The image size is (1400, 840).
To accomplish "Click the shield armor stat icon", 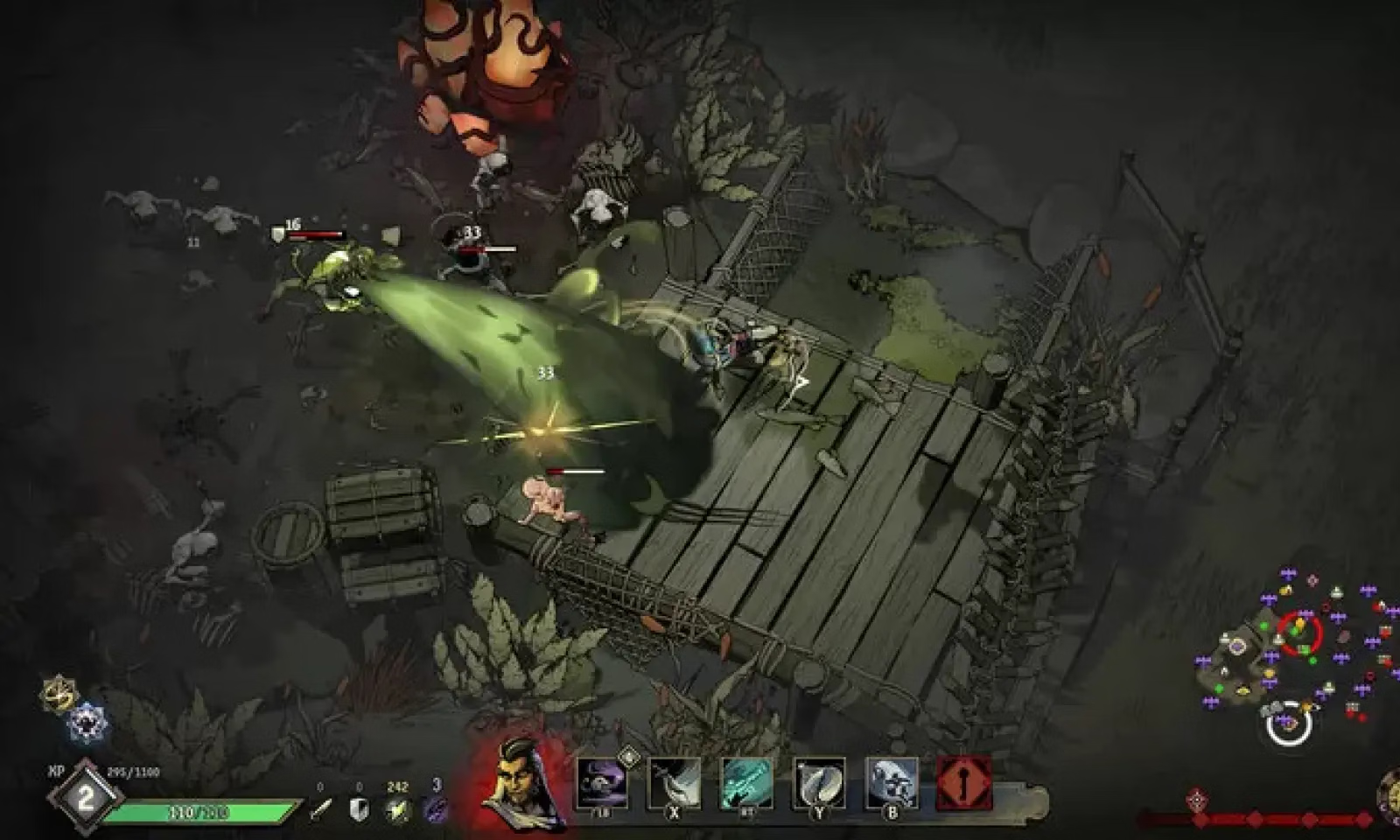I will (x=359, y=809).
